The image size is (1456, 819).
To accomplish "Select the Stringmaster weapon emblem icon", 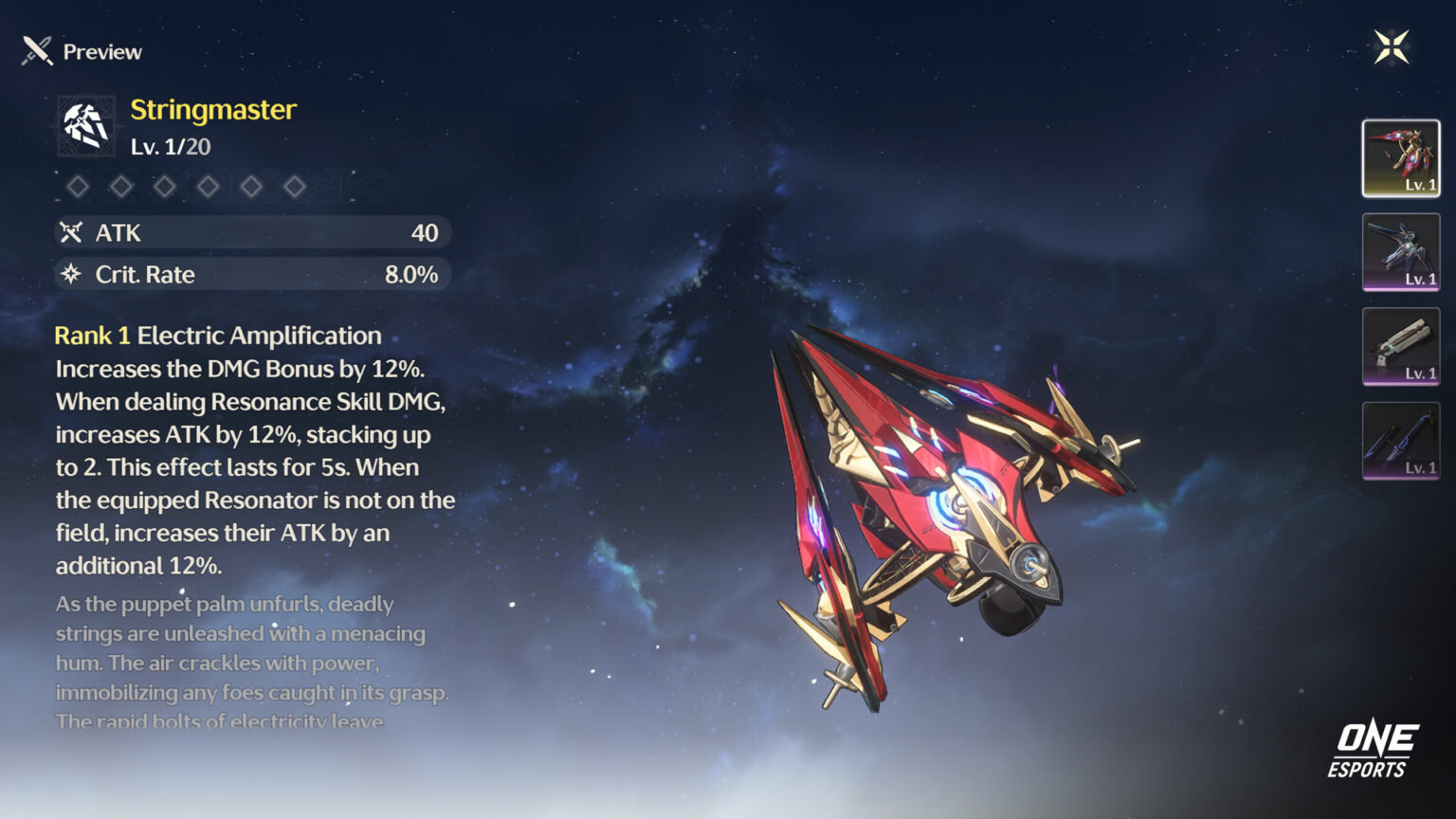I will coord(85,125).
